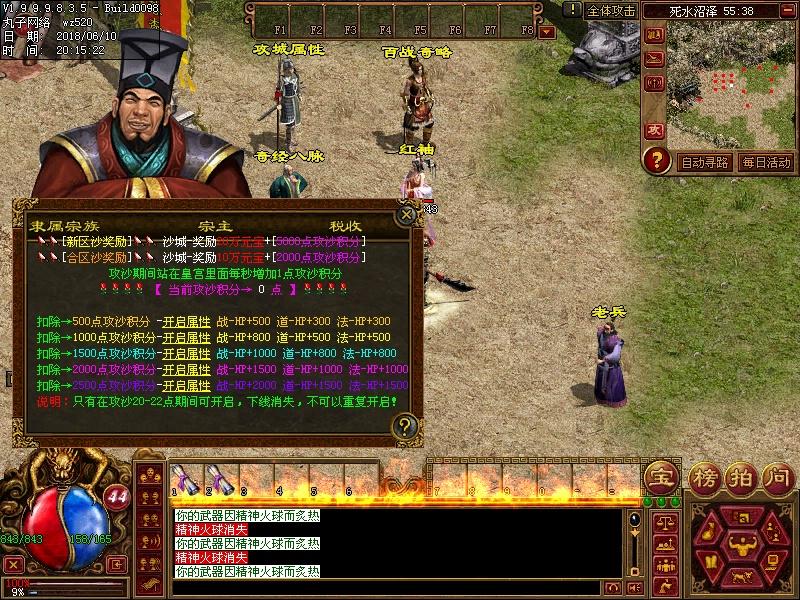This screenshot has height=600, width=800.
Task: Click the 攻 button beside the minimap
Action: tap(654, 130)
